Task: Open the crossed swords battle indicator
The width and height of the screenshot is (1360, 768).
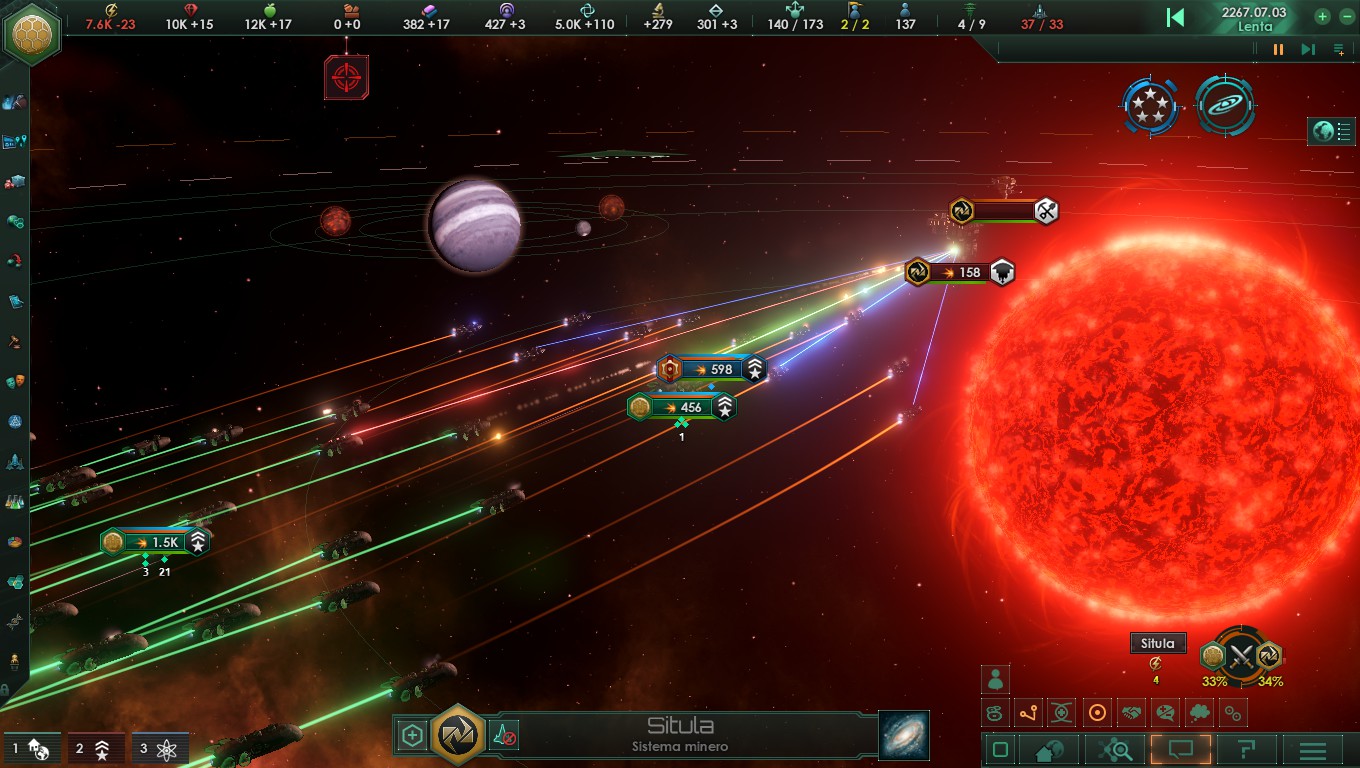Action: 1241,656
